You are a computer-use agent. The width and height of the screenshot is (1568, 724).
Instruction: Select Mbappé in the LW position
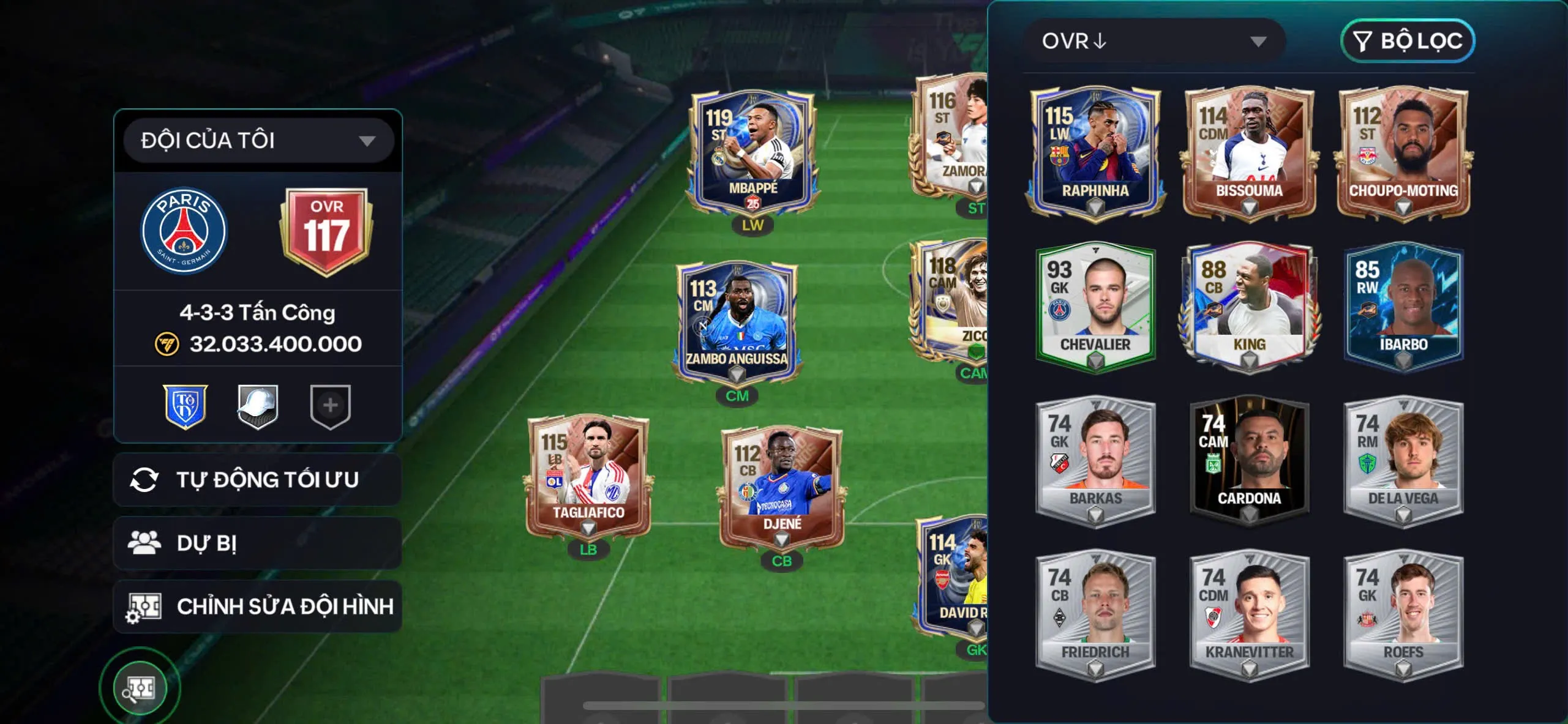[752, 153]
